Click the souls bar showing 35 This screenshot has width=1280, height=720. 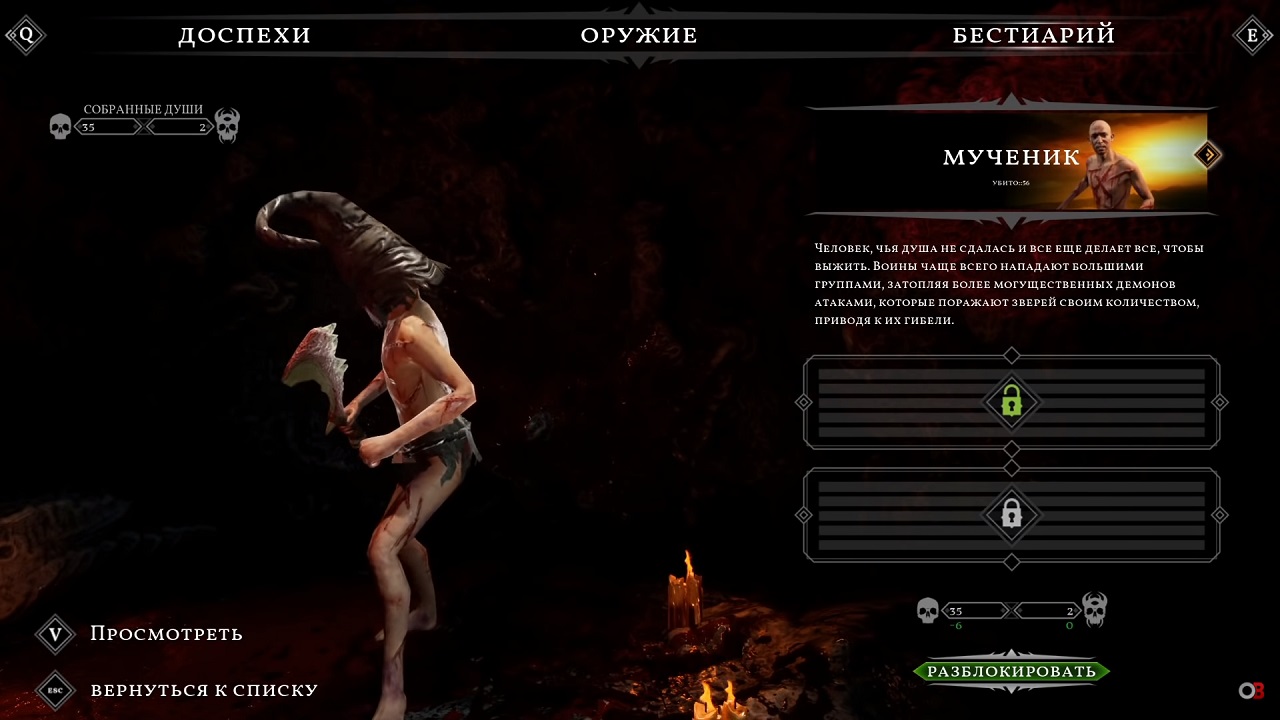(107, 126)
